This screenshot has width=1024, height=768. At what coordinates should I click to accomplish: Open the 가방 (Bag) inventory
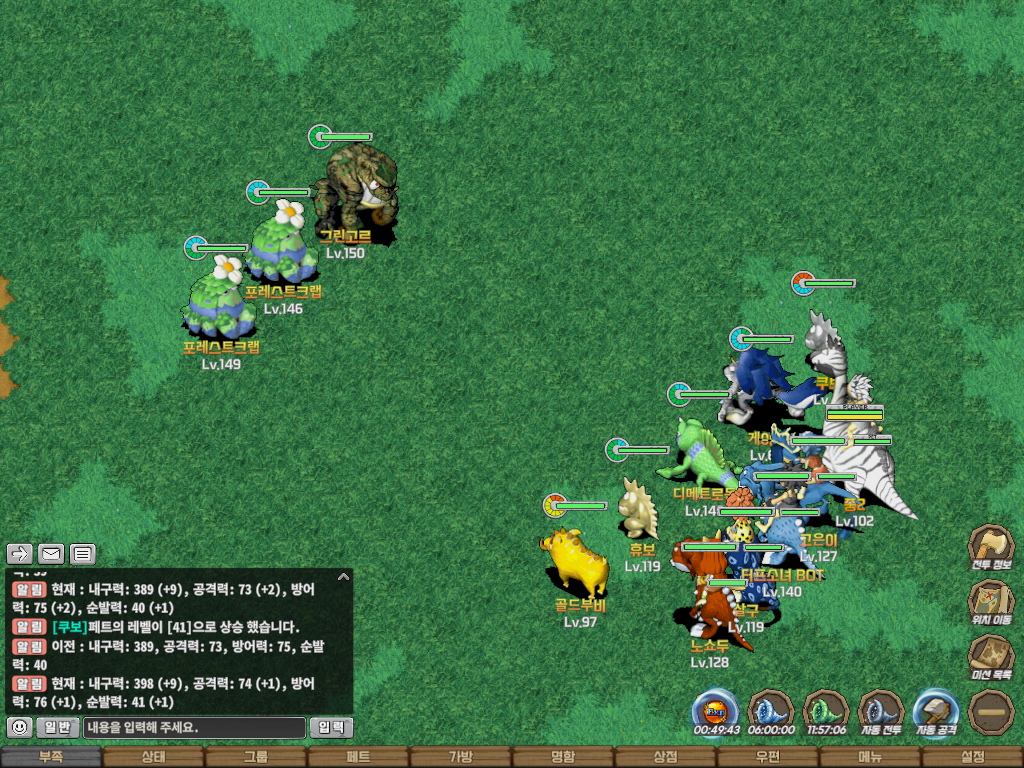pos(460,757)
